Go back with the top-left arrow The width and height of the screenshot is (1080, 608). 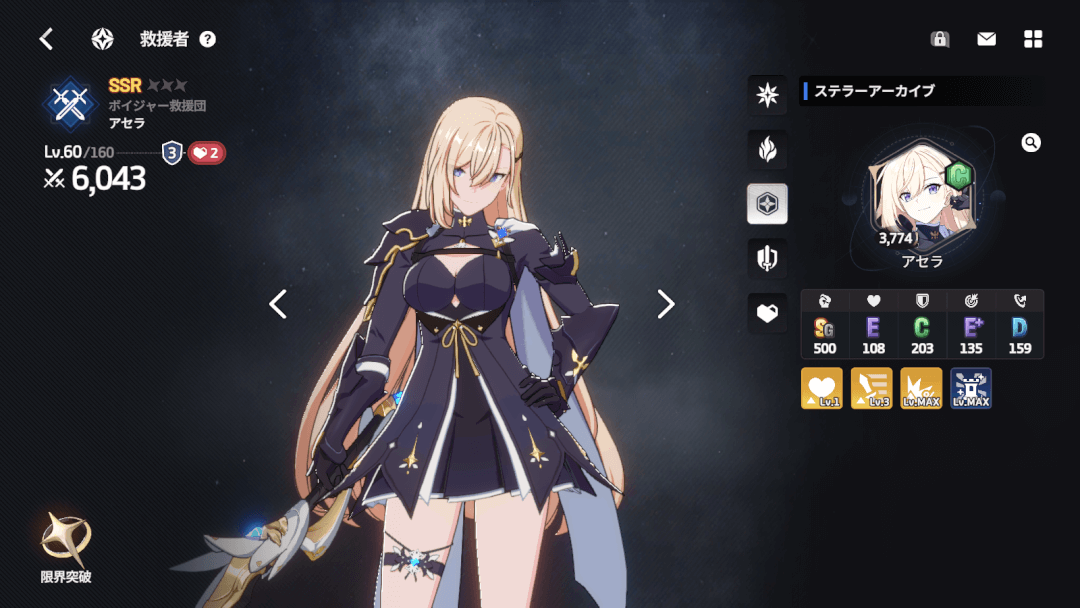[46, 39]
